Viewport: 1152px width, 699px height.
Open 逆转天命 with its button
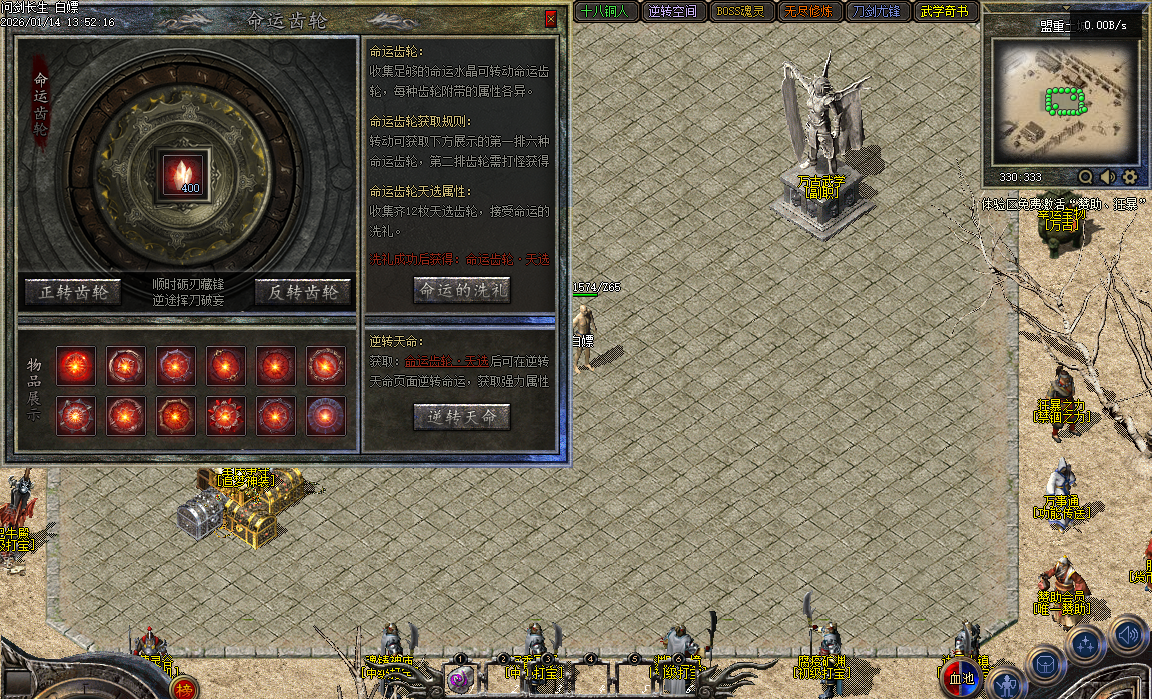[x=462, y=417]
